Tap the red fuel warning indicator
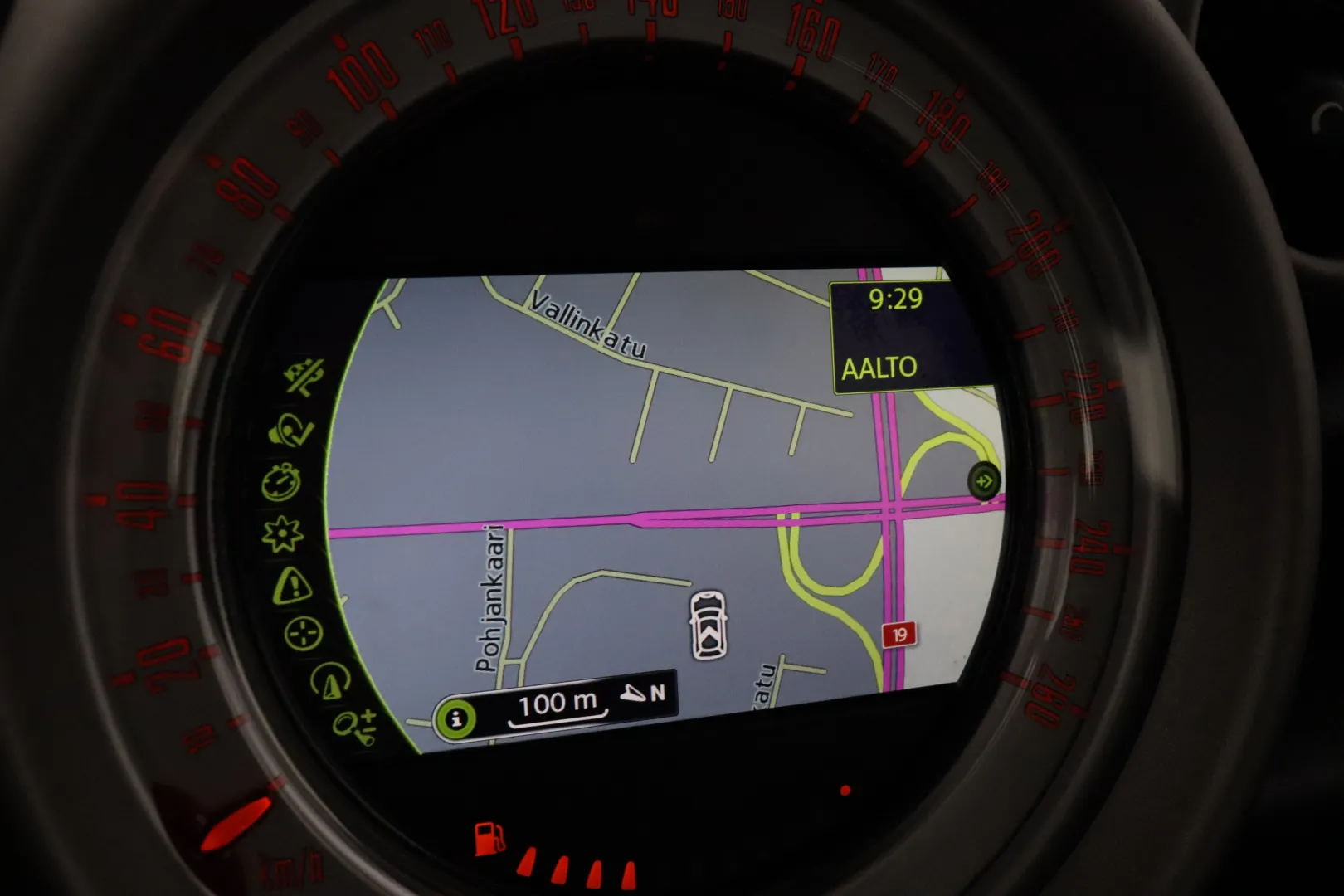This screenshot has height=896, width=1344. 489,838
